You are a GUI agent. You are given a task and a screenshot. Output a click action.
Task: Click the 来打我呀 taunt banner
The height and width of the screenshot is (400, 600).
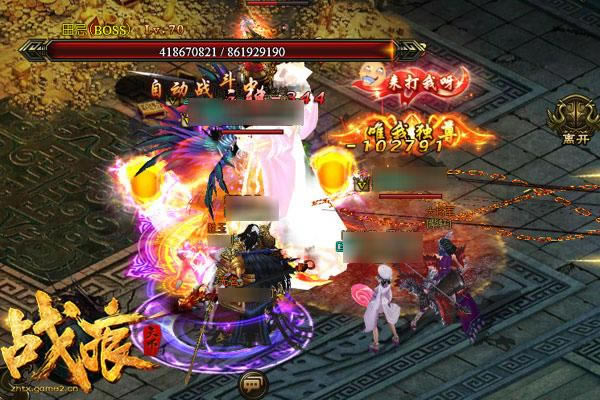tap(392, 82)
